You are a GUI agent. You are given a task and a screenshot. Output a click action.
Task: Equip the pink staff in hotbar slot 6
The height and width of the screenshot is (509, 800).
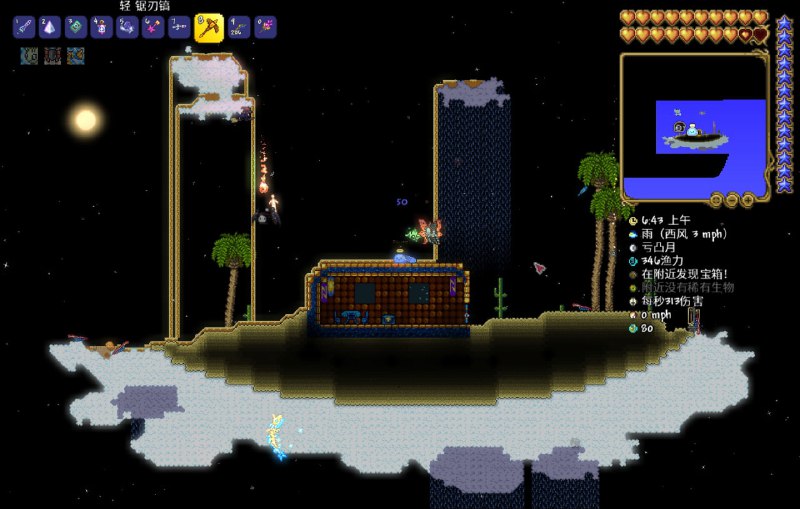click(153, 28)
